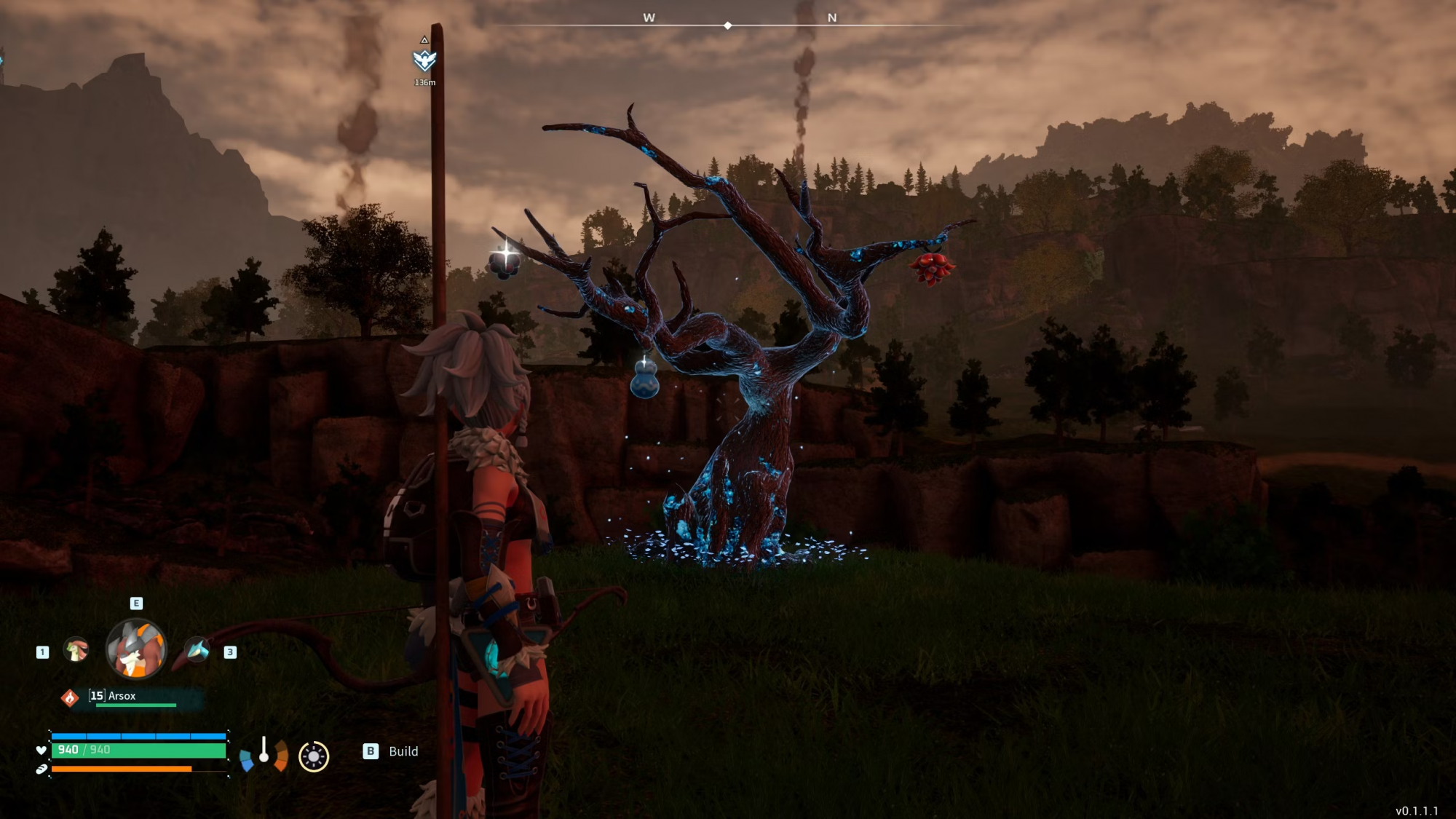Choose the blue pal icon right of Arsox
Viewport: 1456px width, 819px height.
[x=197, y=649]
